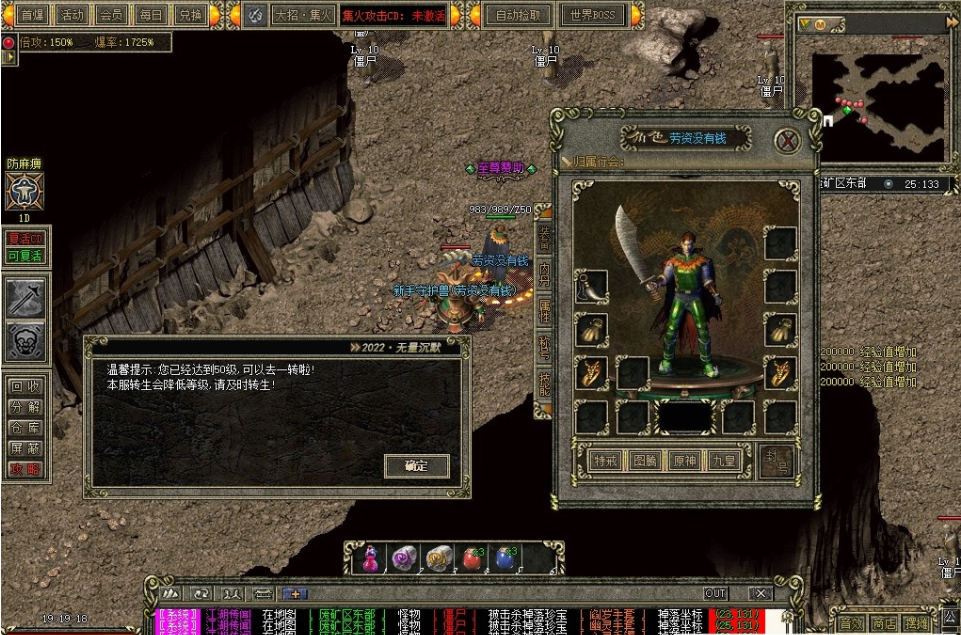The width and height of the screenshot is (961, 635).
Task: Open the 每日 daily button
Action: 150,15
